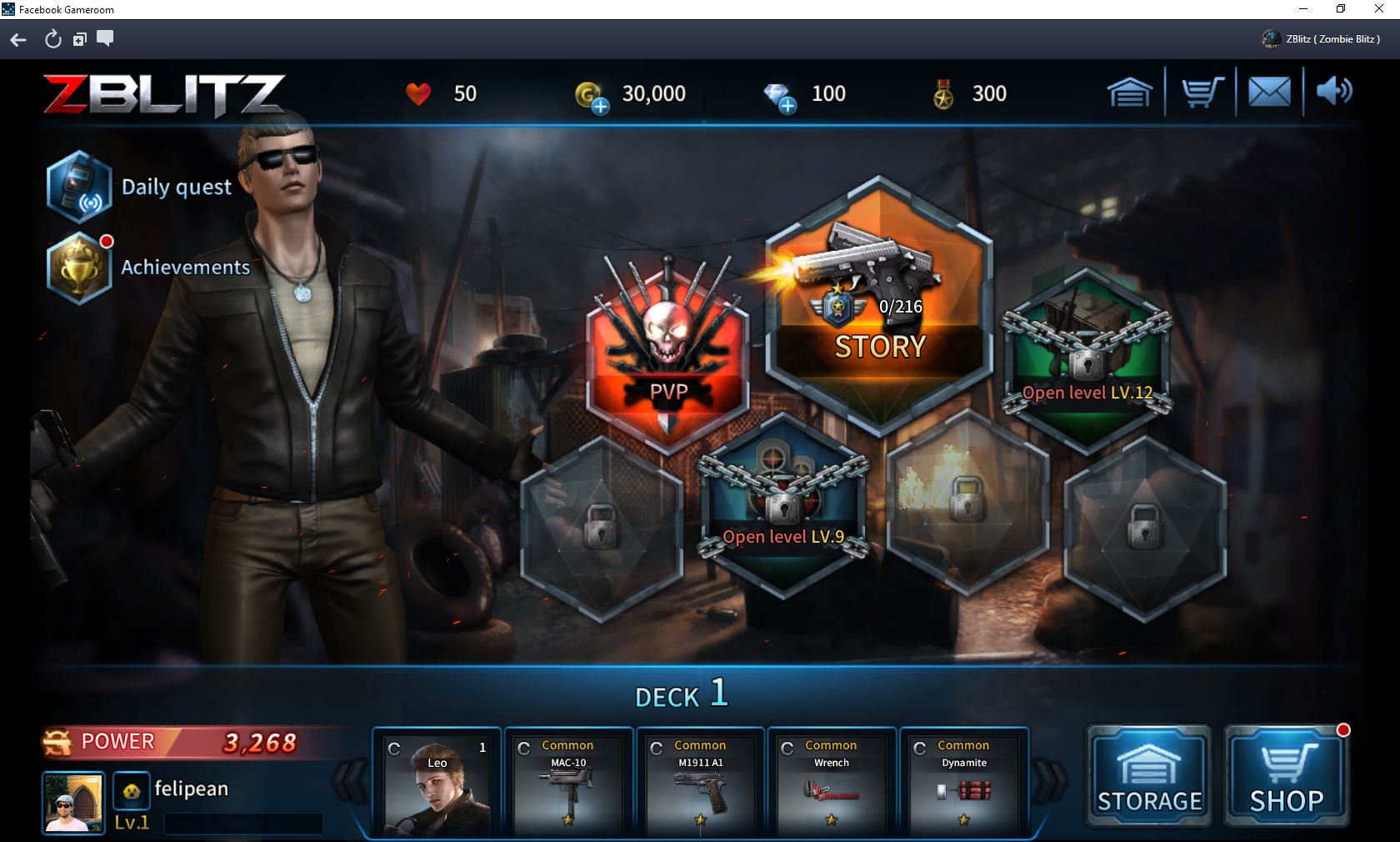Open the in-game mail inbox

tap(1268, 92)
